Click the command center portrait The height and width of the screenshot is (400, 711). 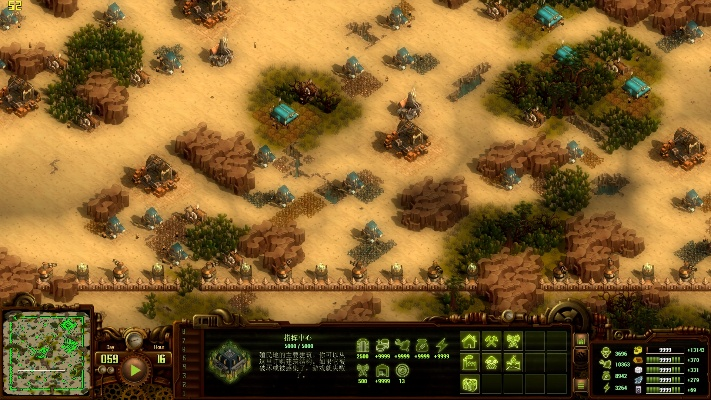[230, 358]
